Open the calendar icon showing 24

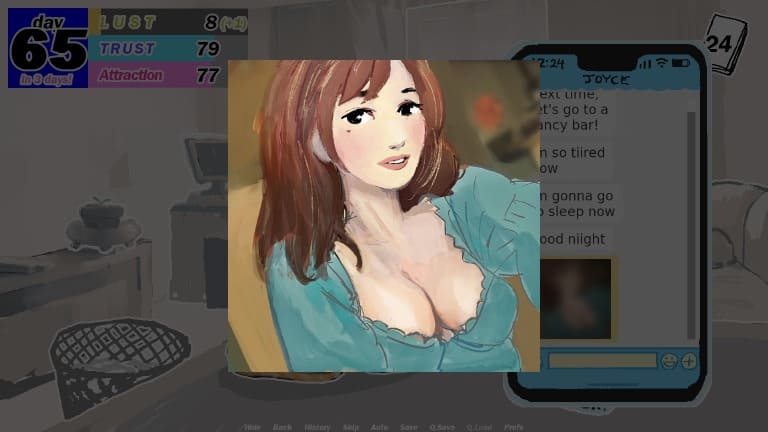pyautogui.click(x=721, y=43)
